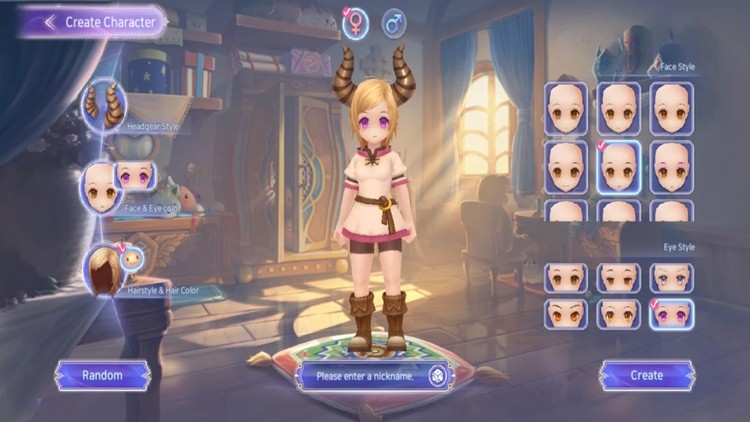Generate a random nickname with dice icon
The height and width of the screenshot is (422, 750).
point(437,376)
